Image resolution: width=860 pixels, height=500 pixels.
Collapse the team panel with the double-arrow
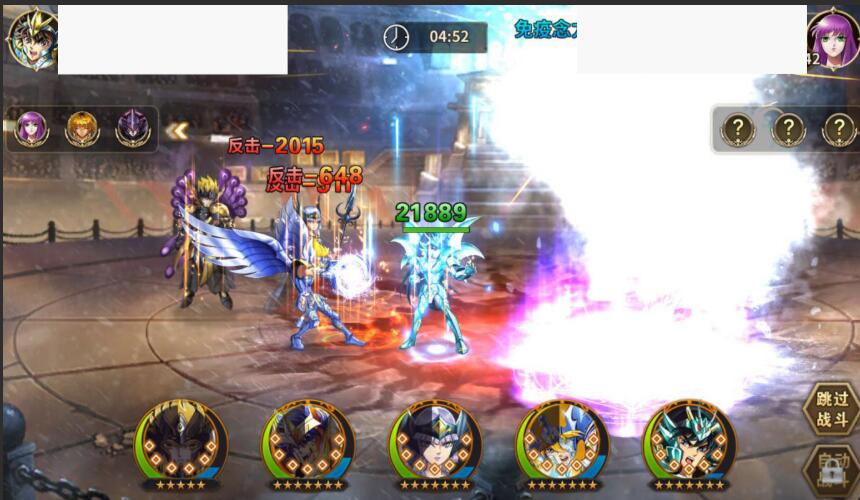pos(177,130)
